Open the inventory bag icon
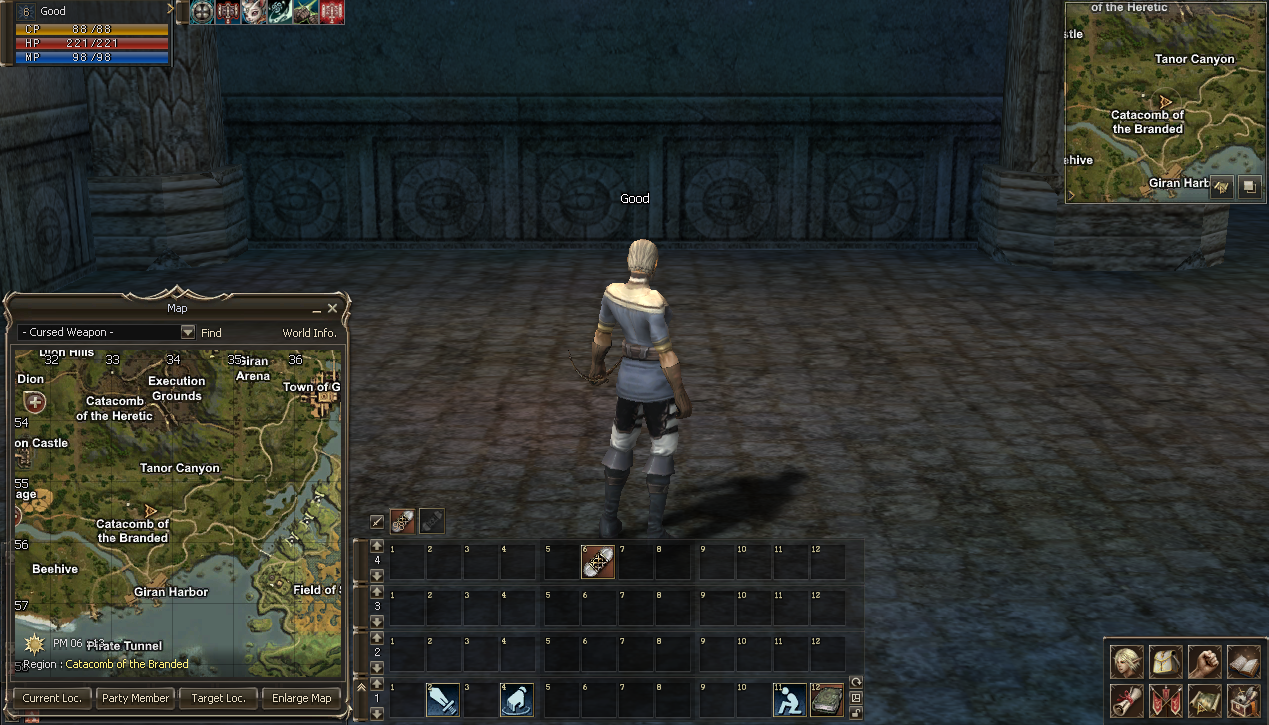Image resolution: width=1269 pixels, height=725 pixels. pyautogui.click(x=1166, y=662)
